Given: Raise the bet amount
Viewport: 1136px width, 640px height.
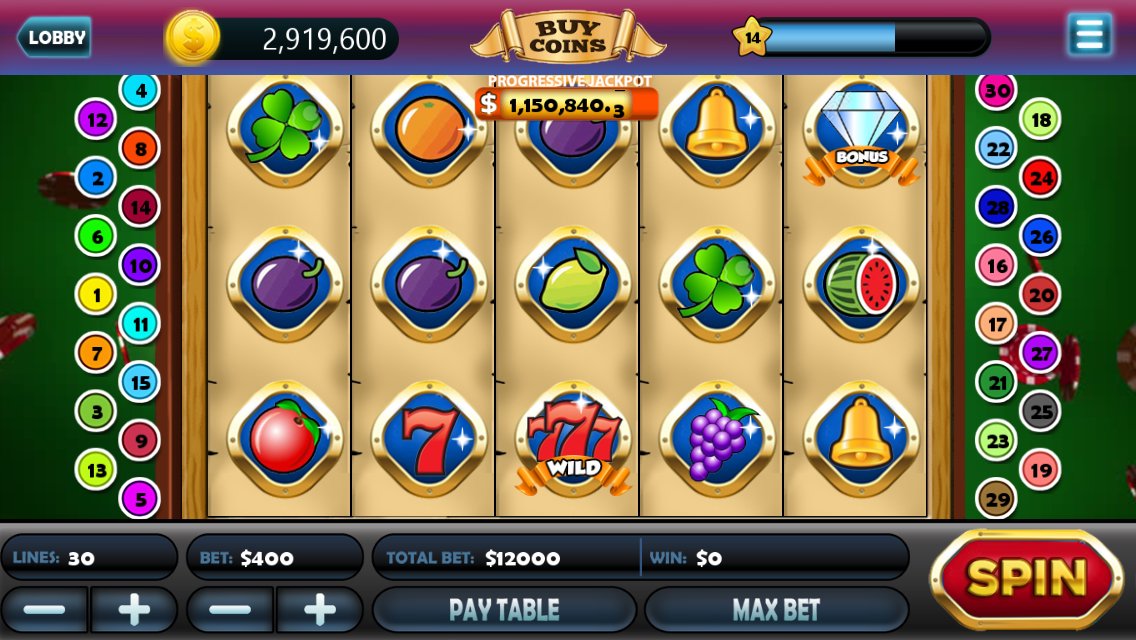Looking at the screenshot, I should [320, 609].
